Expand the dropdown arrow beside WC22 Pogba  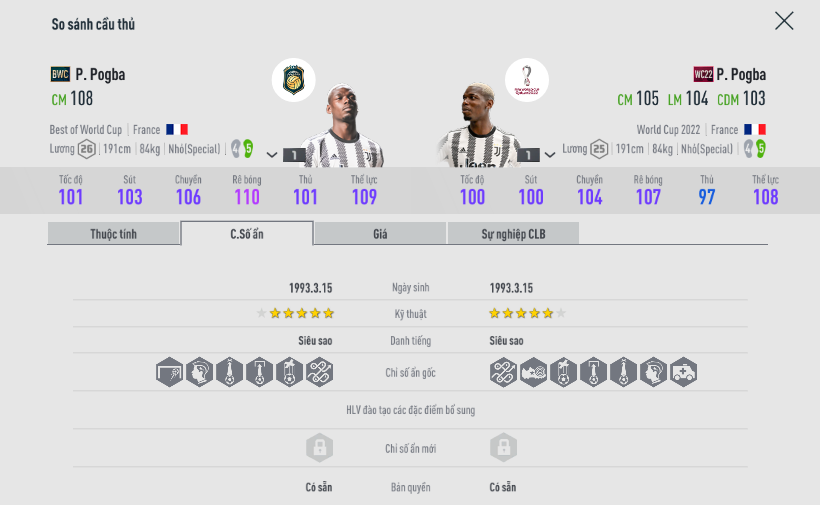pos(551,155)
